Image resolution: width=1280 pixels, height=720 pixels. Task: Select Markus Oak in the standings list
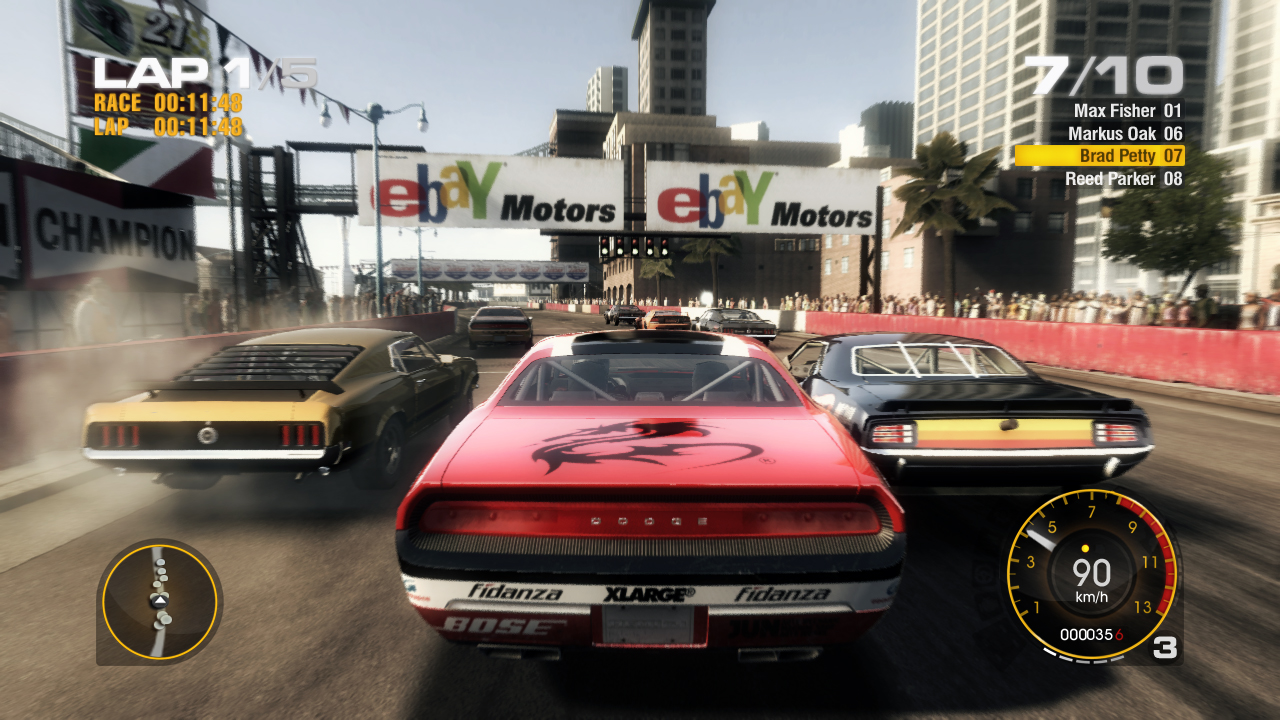(x=1125, y=133)
